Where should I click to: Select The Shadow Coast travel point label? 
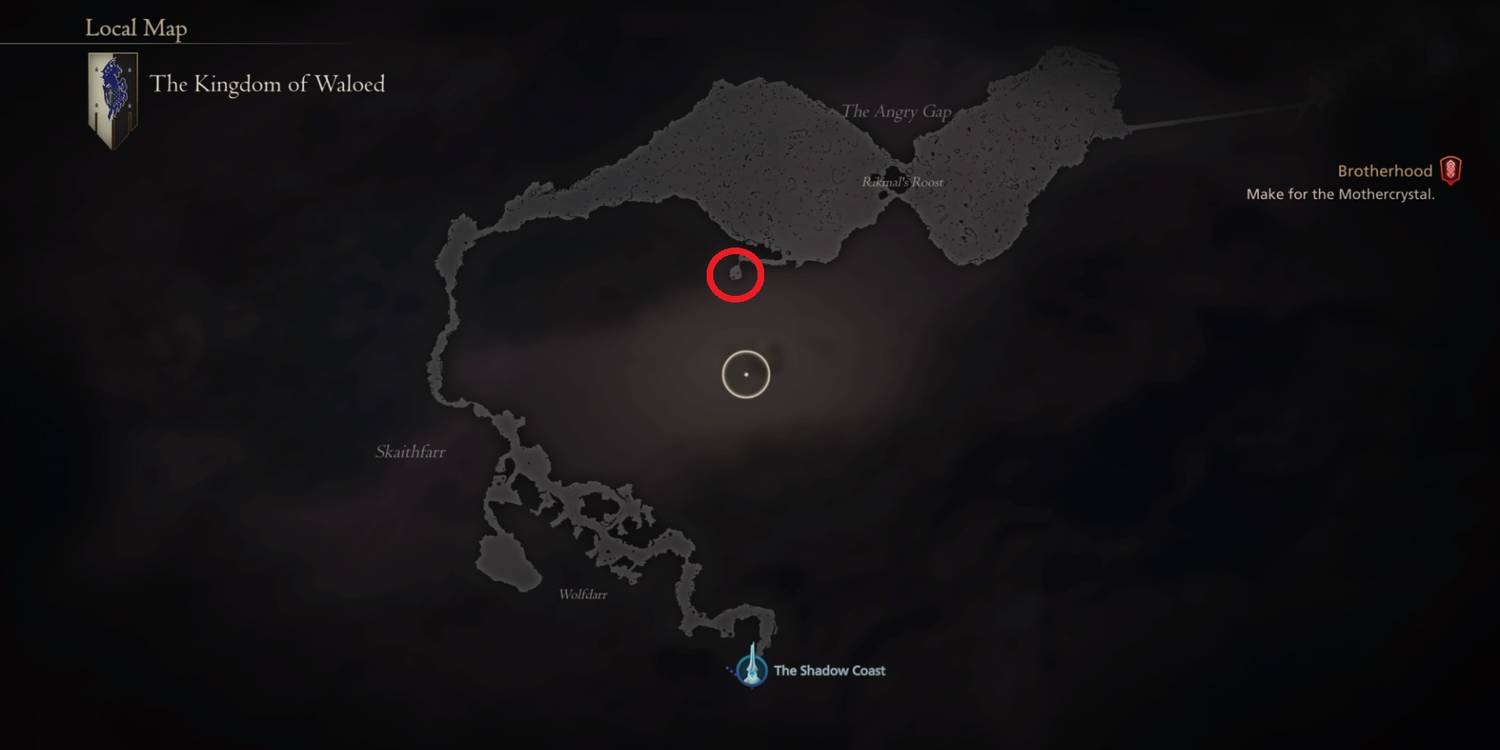[x=829, y=670]
